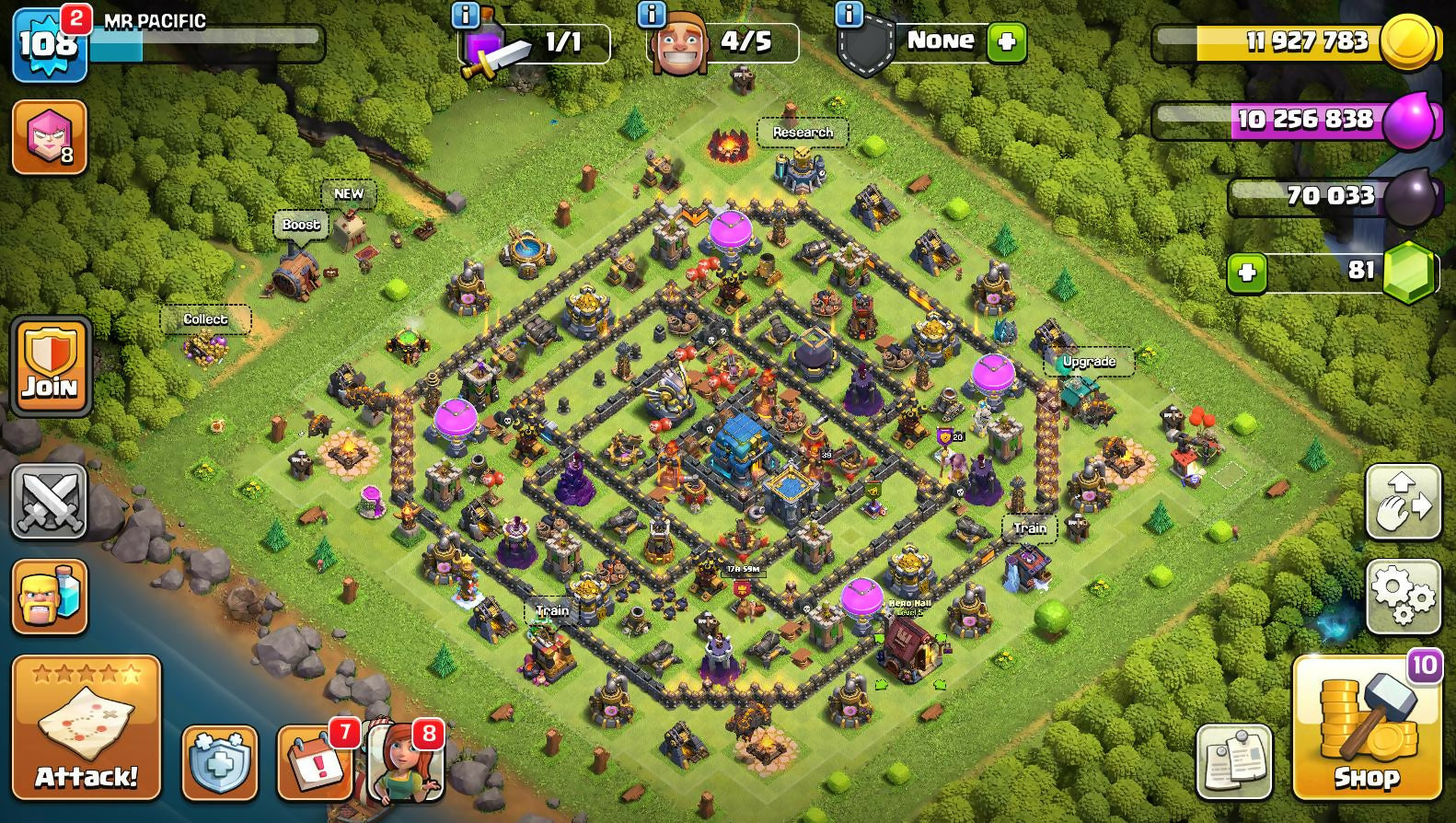
Task: Show builder info for 4/5 builders
Action: (x=652, y=14)
